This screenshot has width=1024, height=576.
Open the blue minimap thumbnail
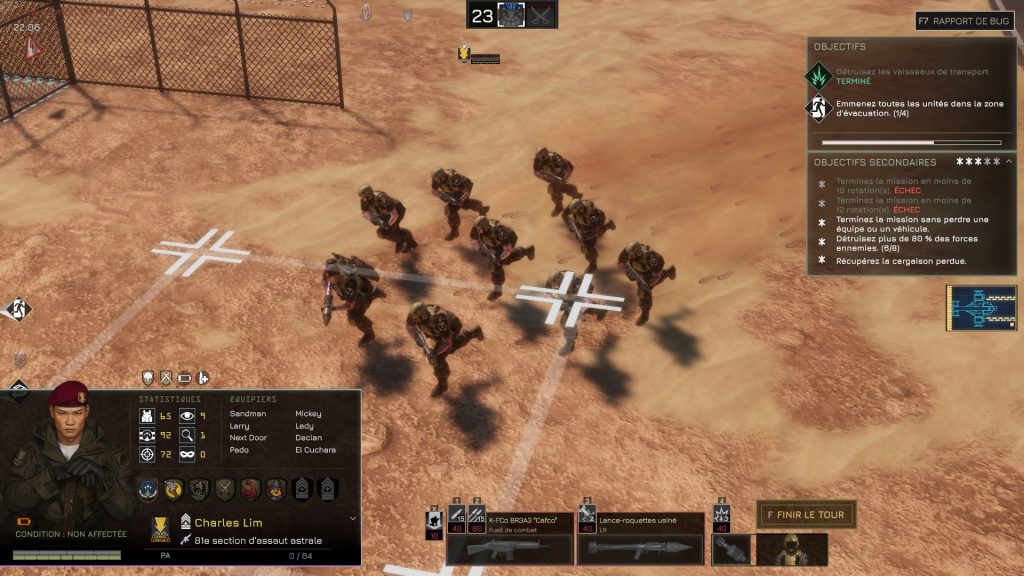point(981,308)
